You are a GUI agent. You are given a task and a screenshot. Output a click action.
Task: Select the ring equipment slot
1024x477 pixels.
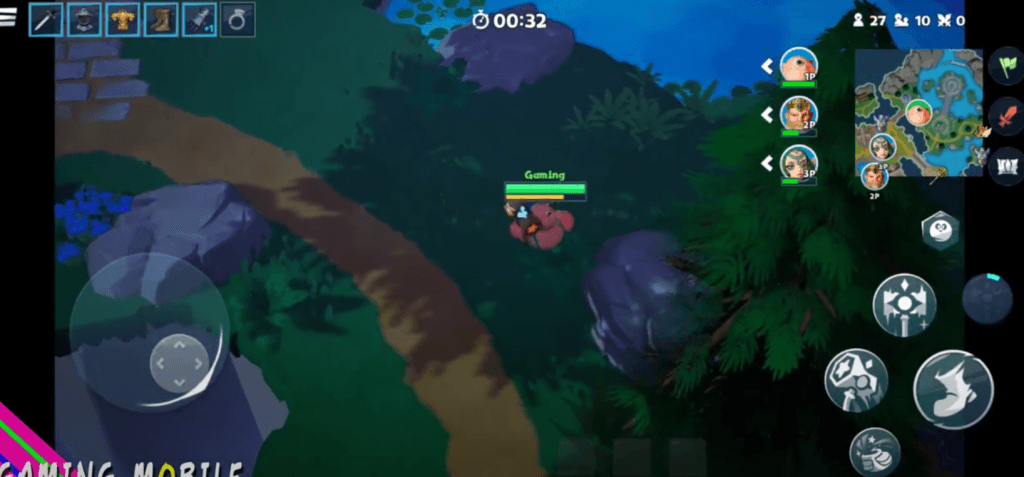(x=237, y=19)
